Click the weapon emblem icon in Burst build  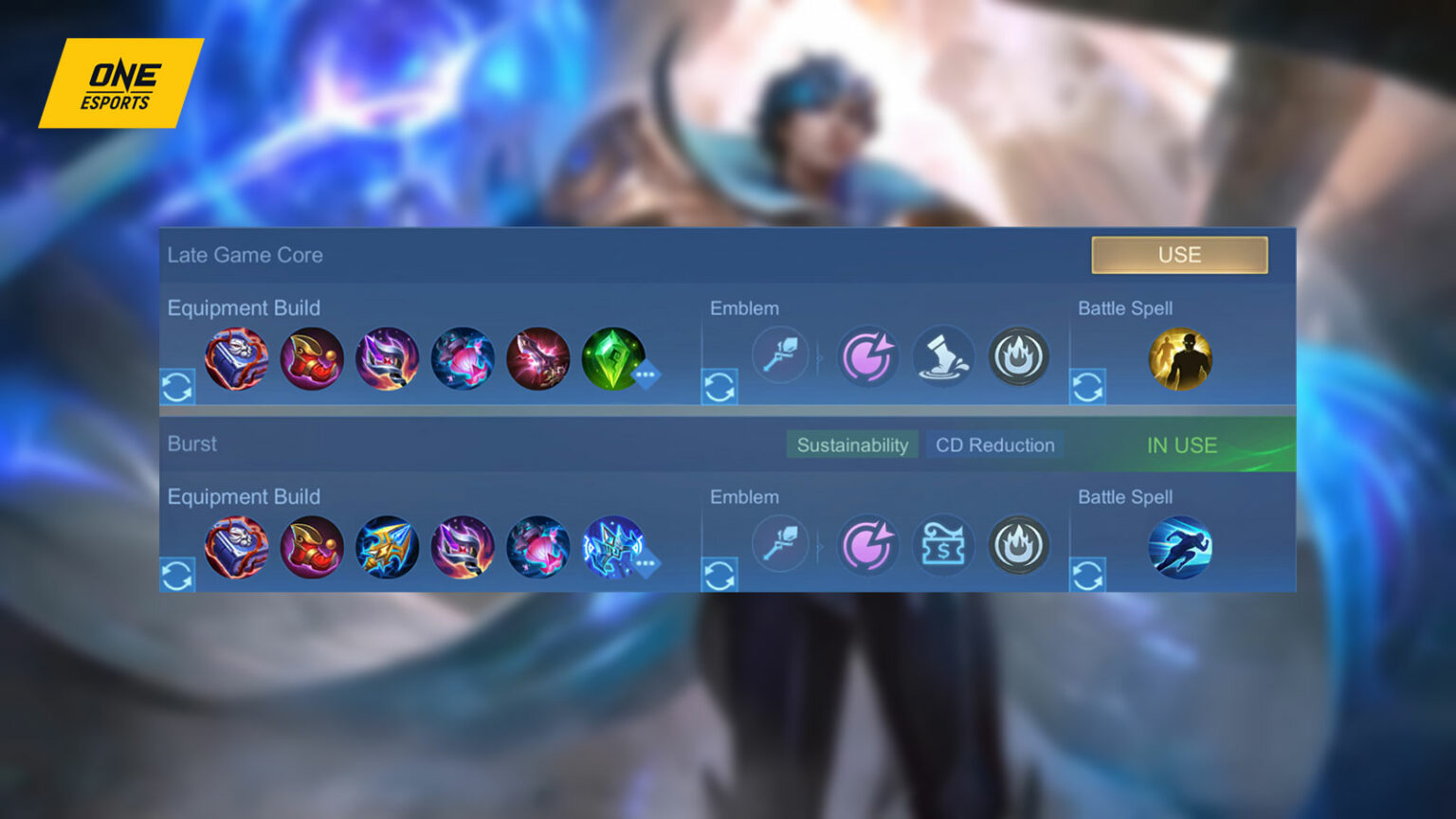[779, 544]
